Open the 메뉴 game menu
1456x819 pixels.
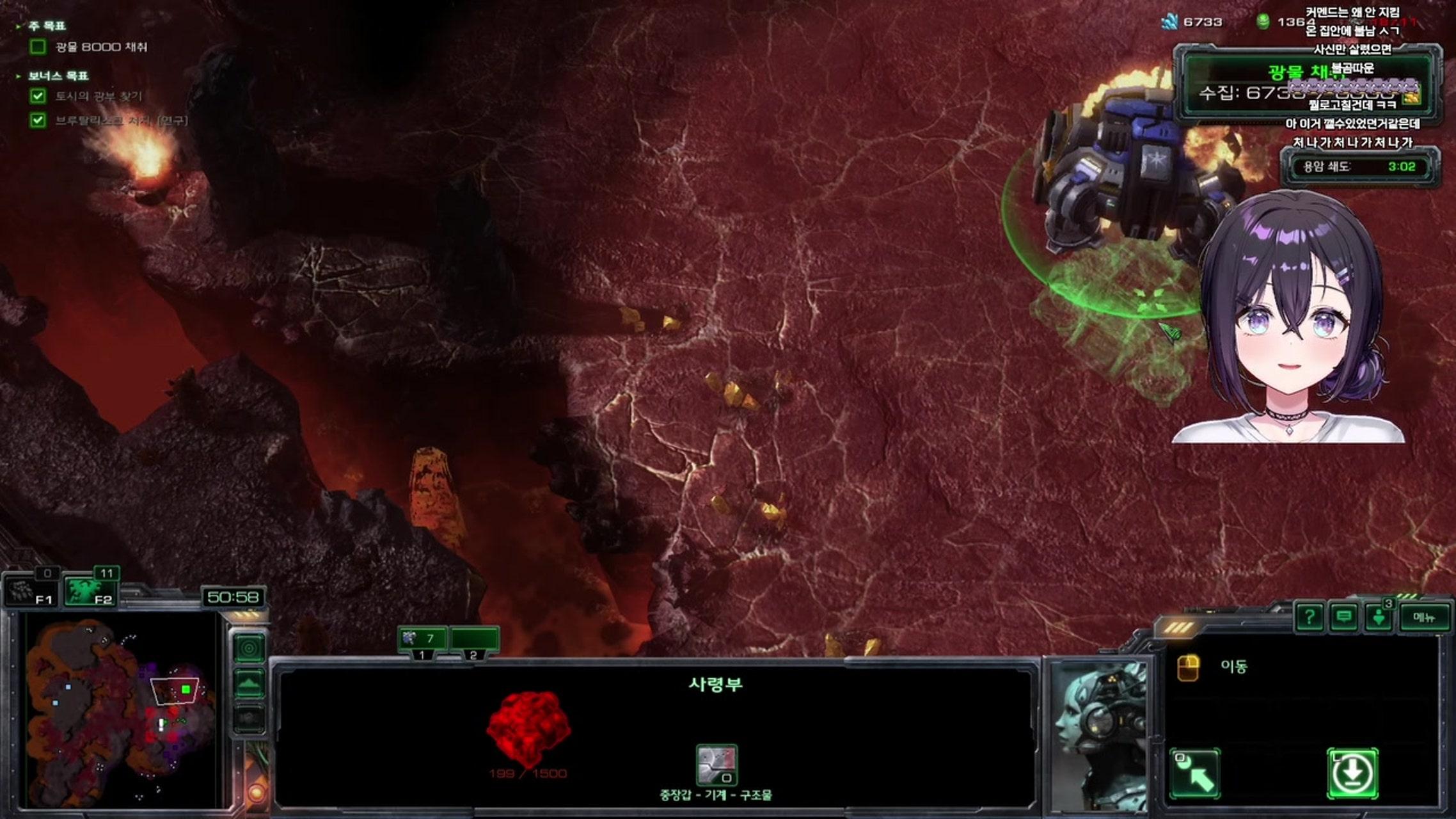pyautogui.click(x=1424, y=617)
